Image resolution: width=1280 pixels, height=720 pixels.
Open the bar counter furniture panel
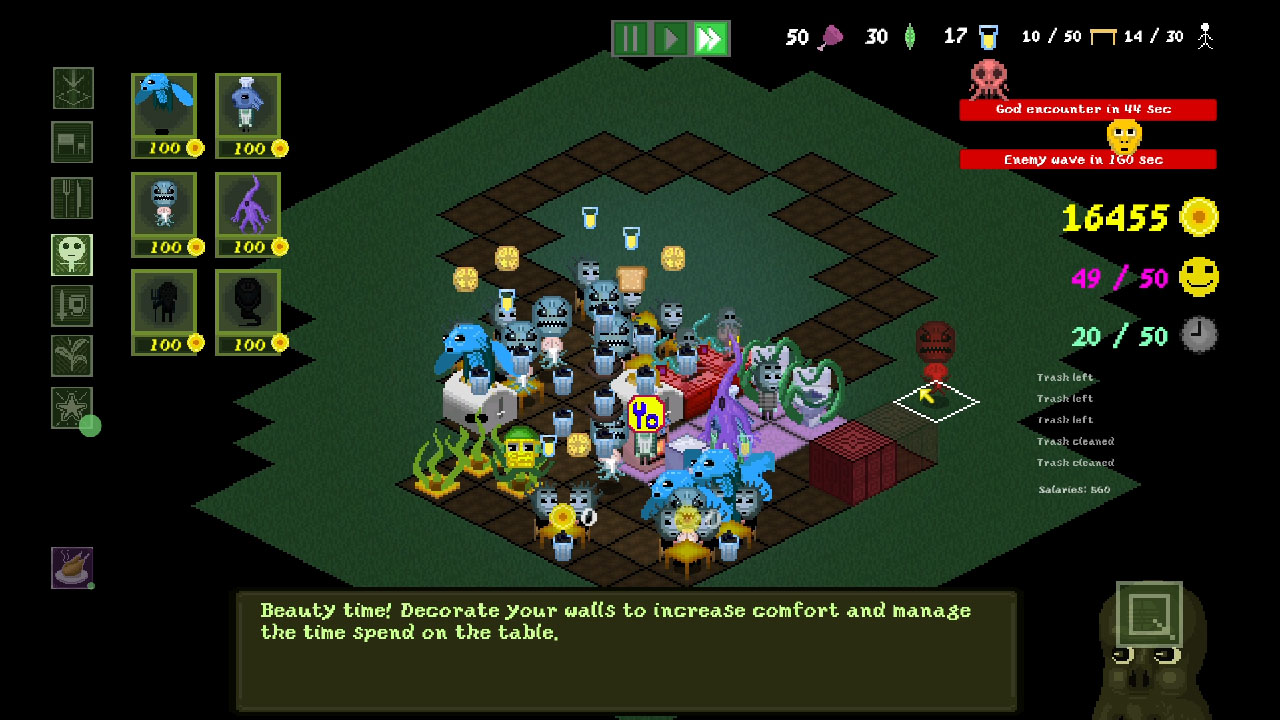coord(71,142)
